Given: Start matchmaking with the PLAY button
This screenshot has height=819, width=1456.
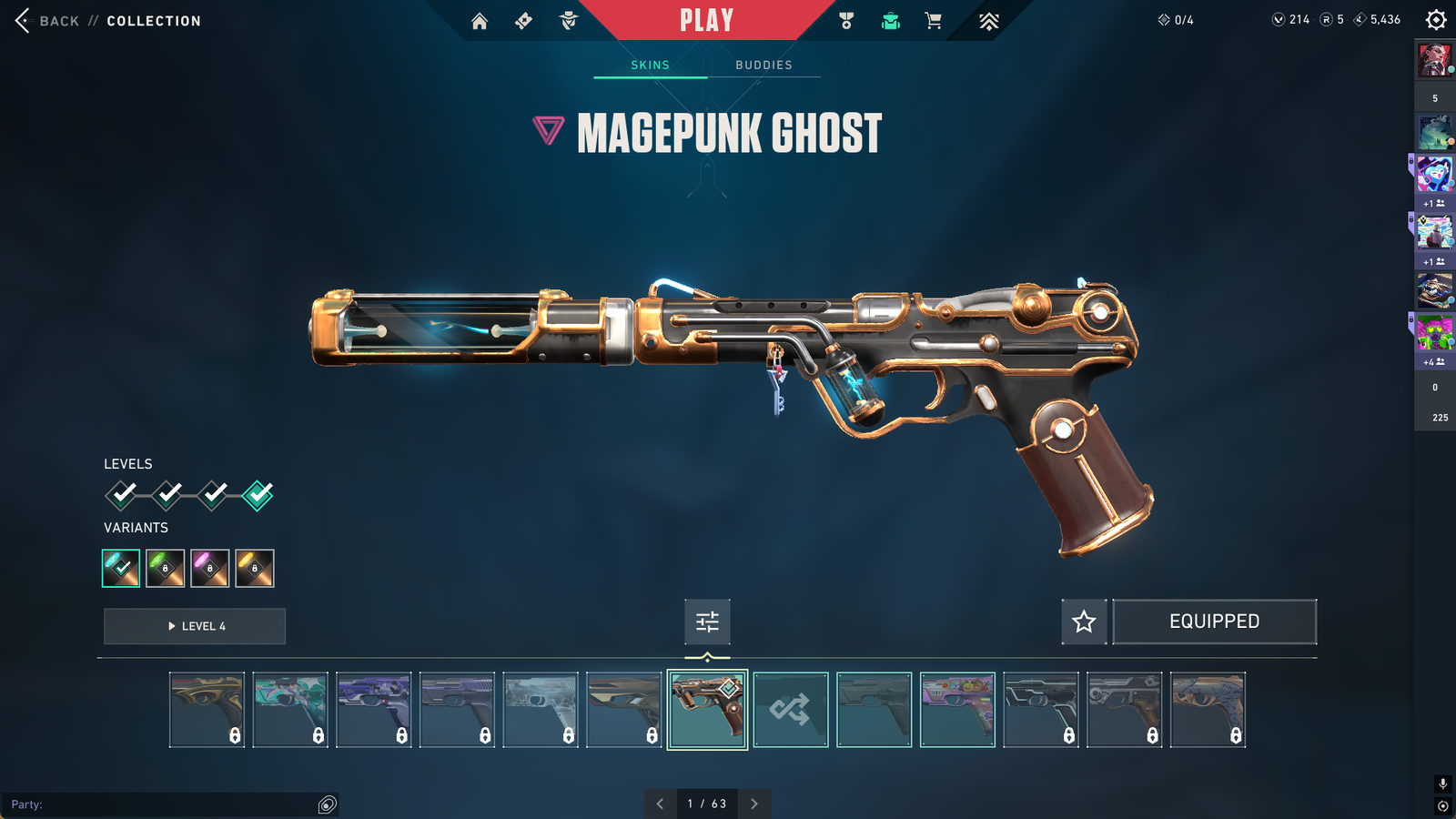Looking at the screenshot, I should click(x=706, y=20).
